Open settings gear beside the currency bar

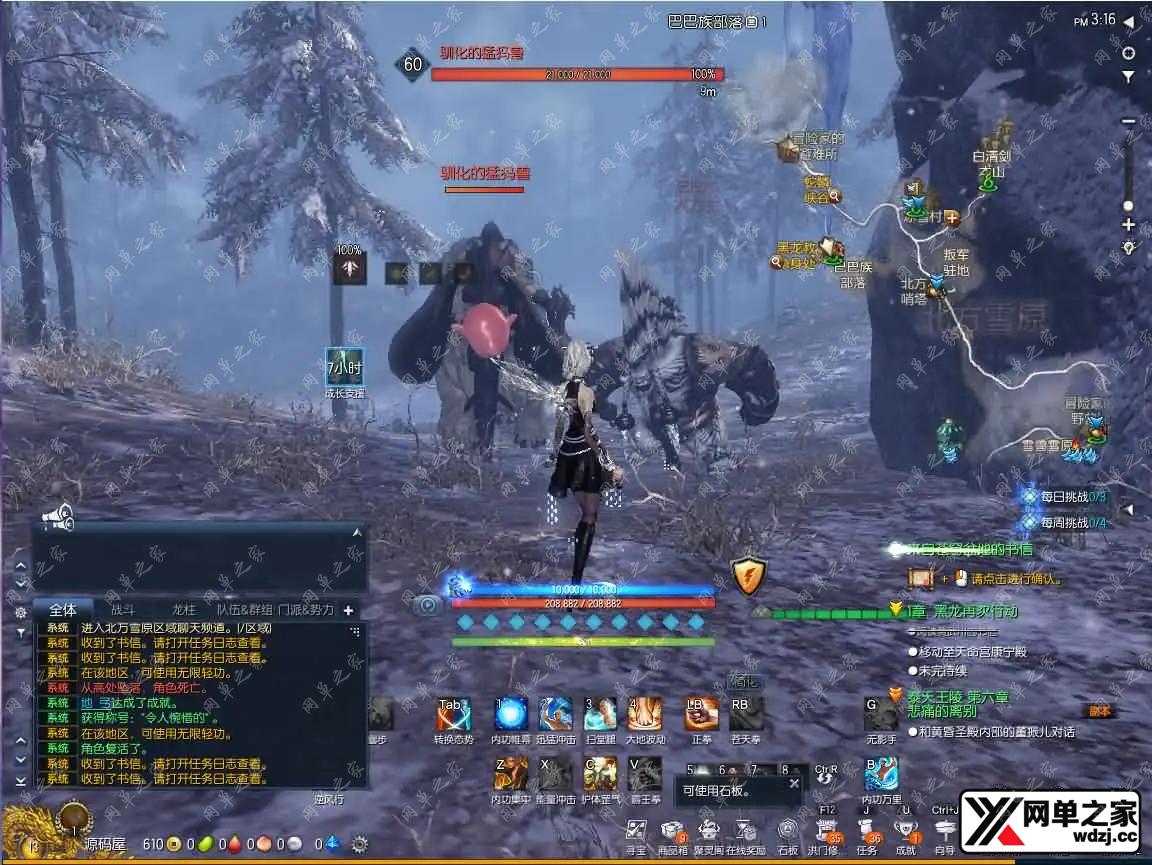[359, 844]
